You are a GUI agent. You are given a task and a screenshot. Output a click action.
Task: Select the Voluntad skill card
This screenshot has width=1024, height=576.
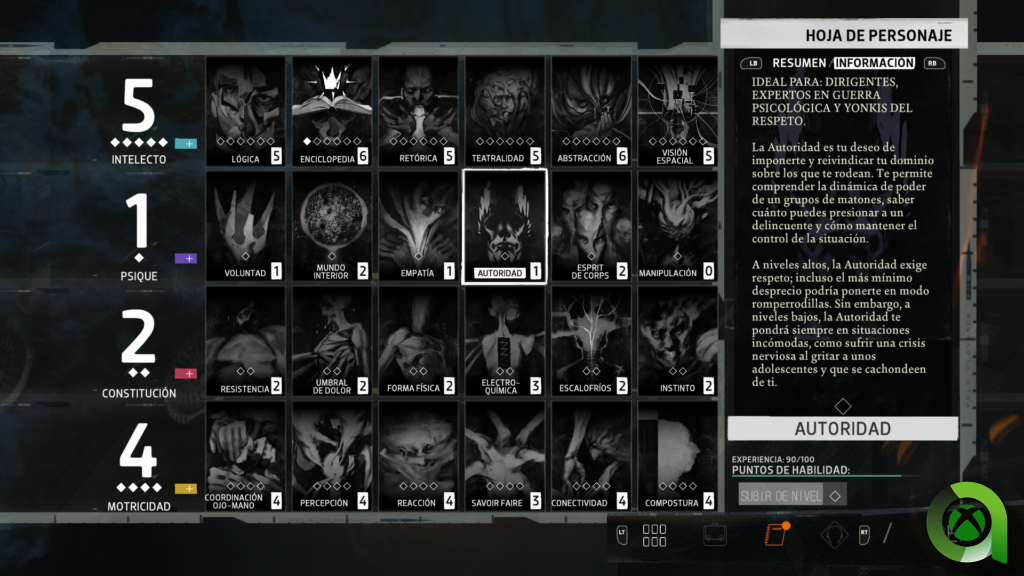click(x=245, y=226)
